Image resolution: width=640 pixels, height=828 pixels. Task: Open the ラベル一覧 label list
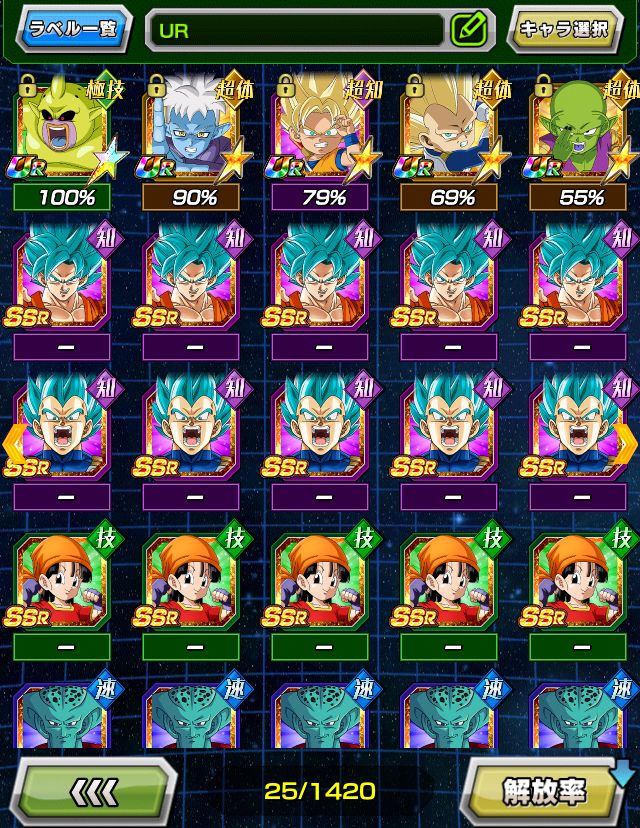[x=72, y=28]
